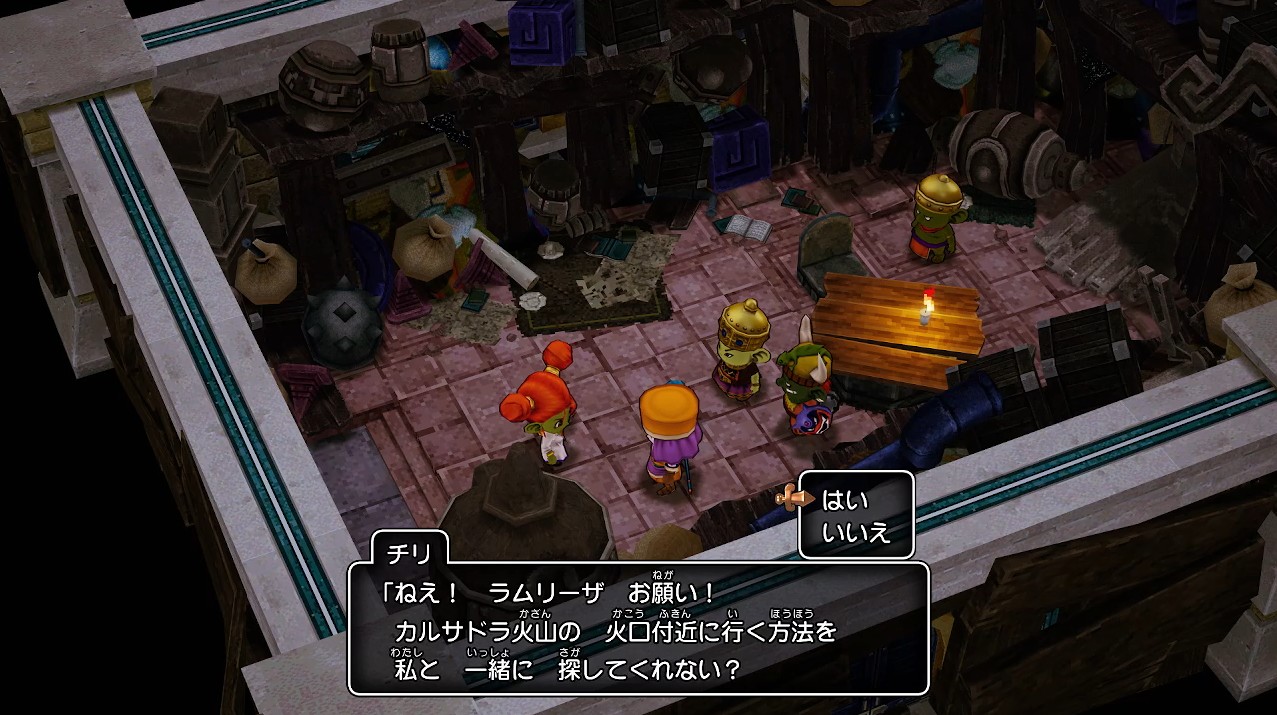Choose the はい (Yes) reply

(846, 499)
